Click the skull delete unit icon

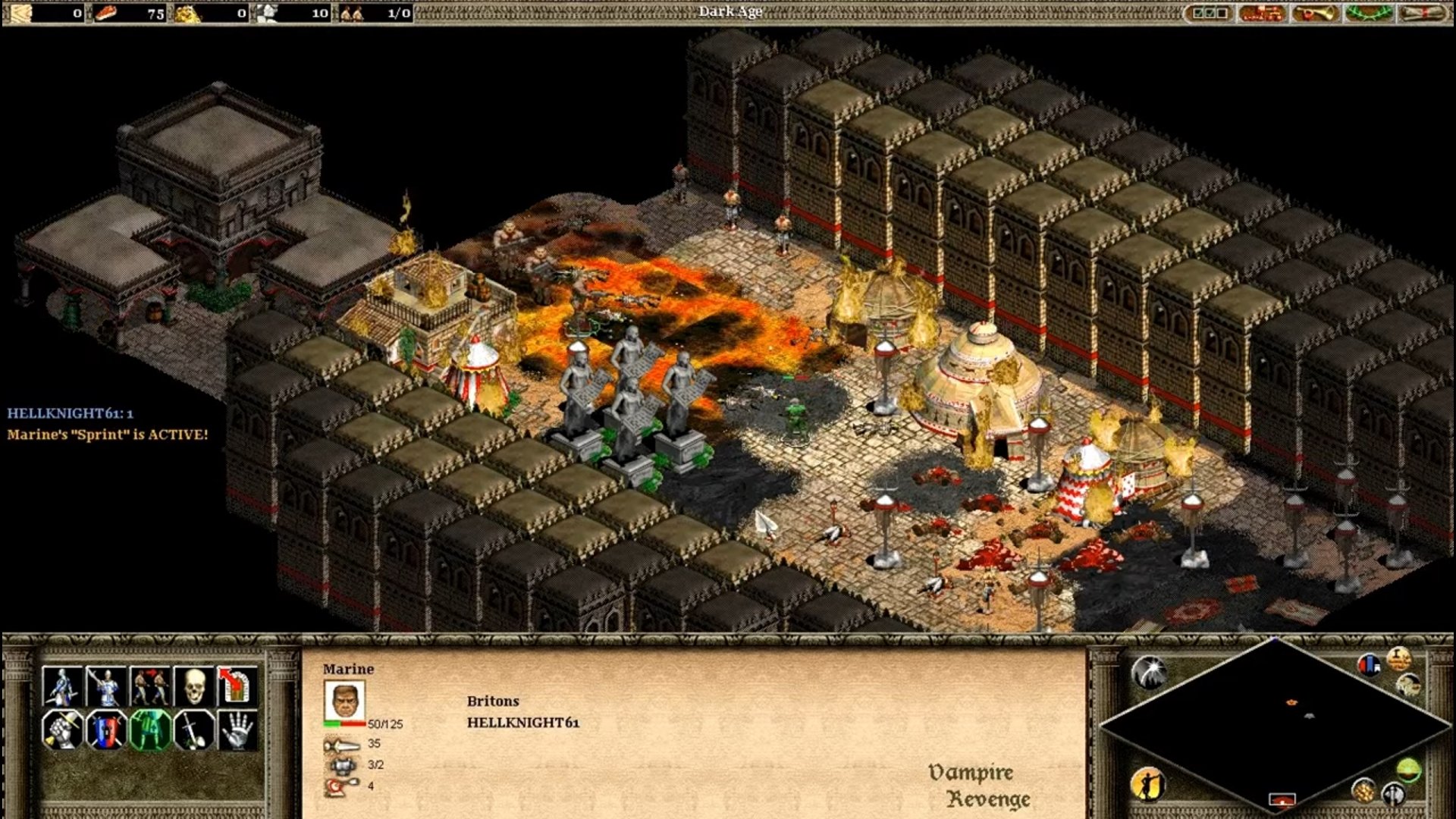pos(193,686)
